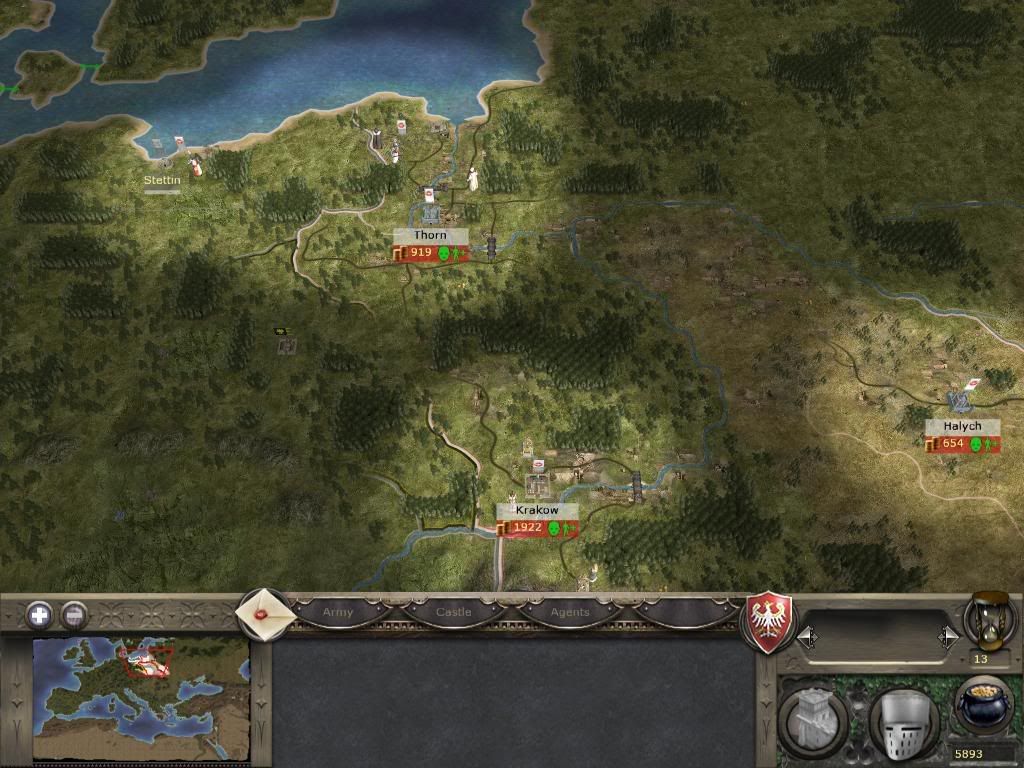
Task: End turn with the hourglass button
Action: pyautogui.click(x=988, y=618)
